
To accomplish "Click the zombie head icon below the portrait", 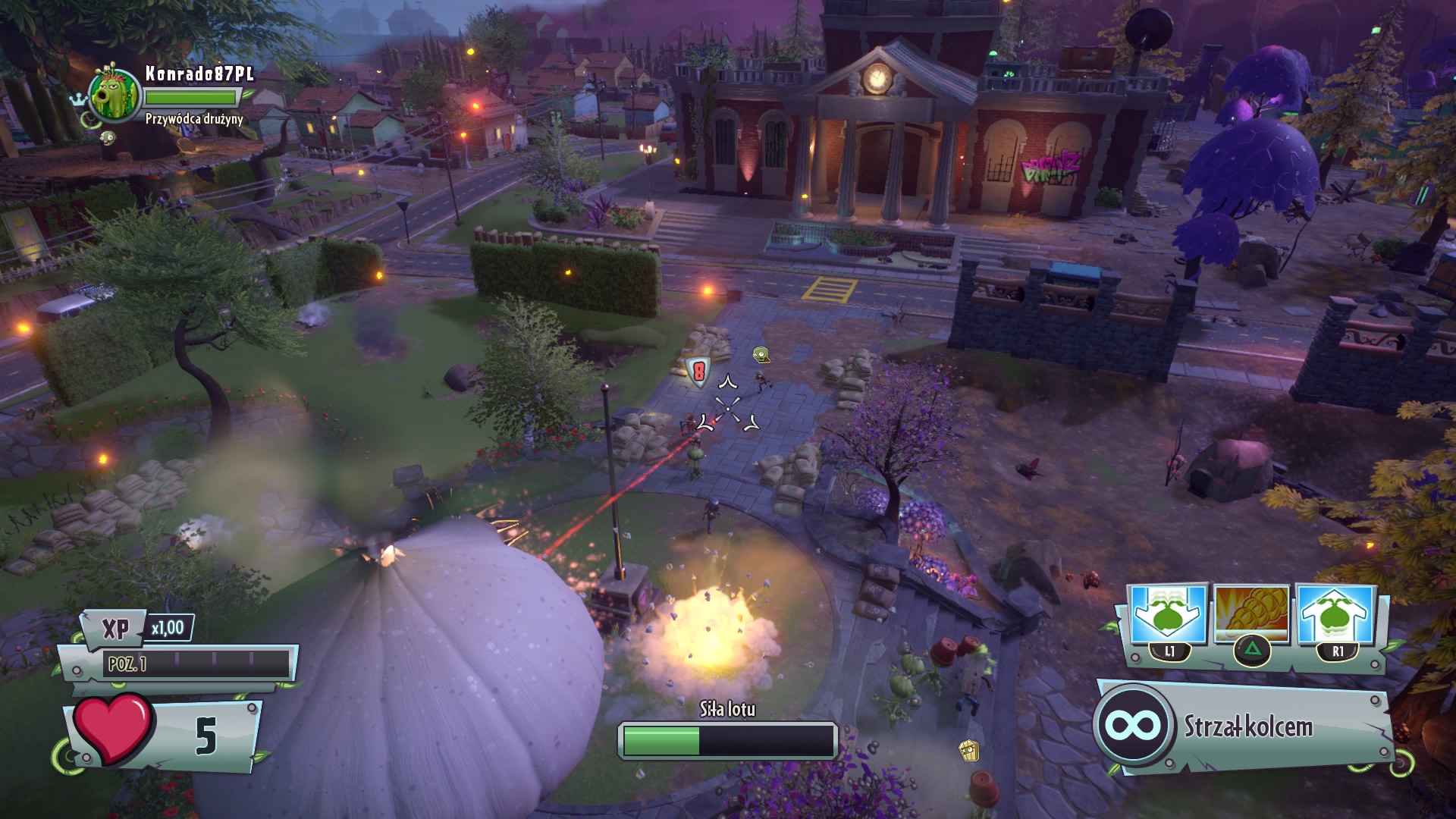I will pos(108,137).
